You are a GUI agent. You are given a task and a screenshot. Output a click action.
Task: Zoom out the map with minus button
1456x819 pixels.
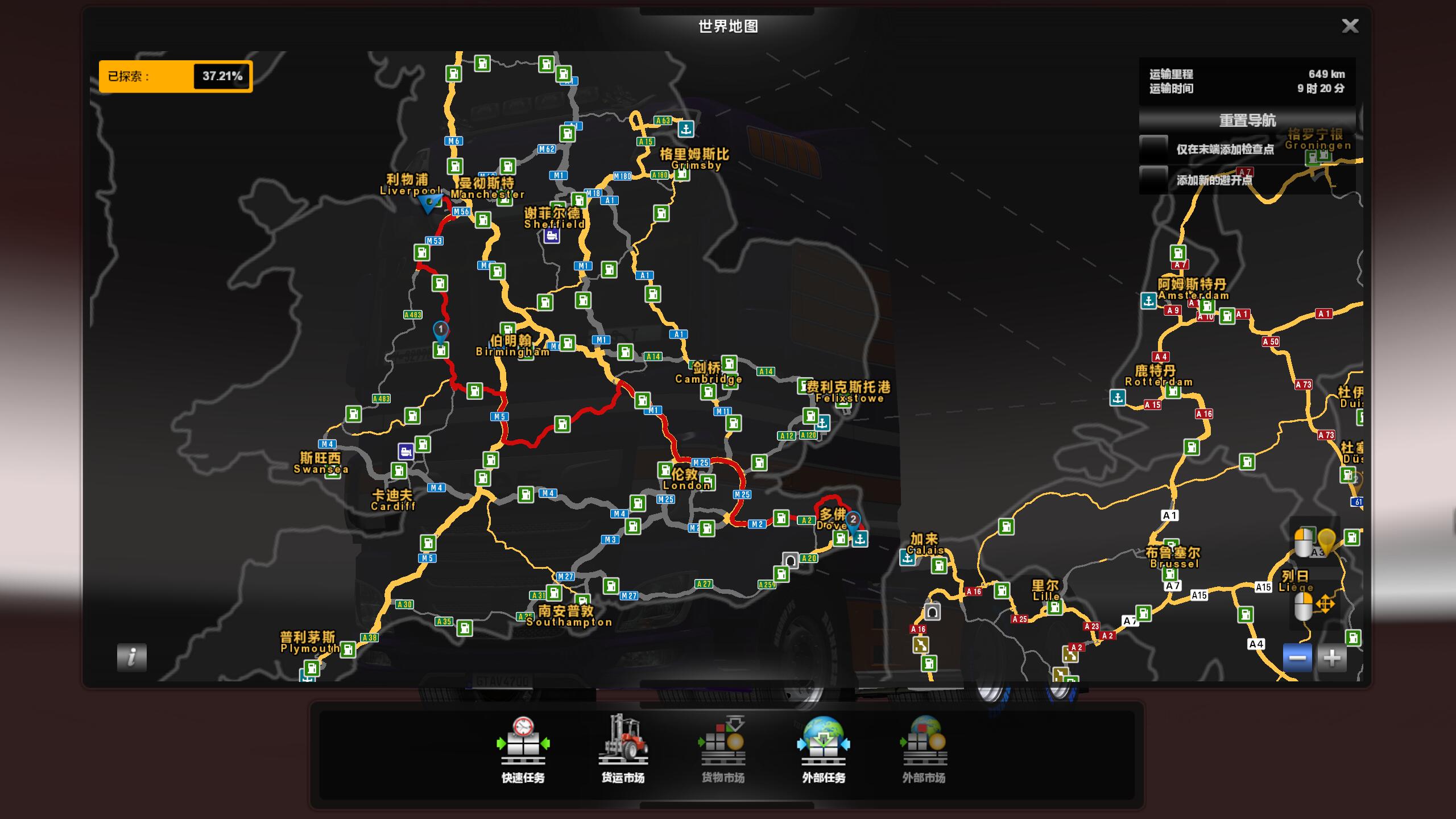1297,658
